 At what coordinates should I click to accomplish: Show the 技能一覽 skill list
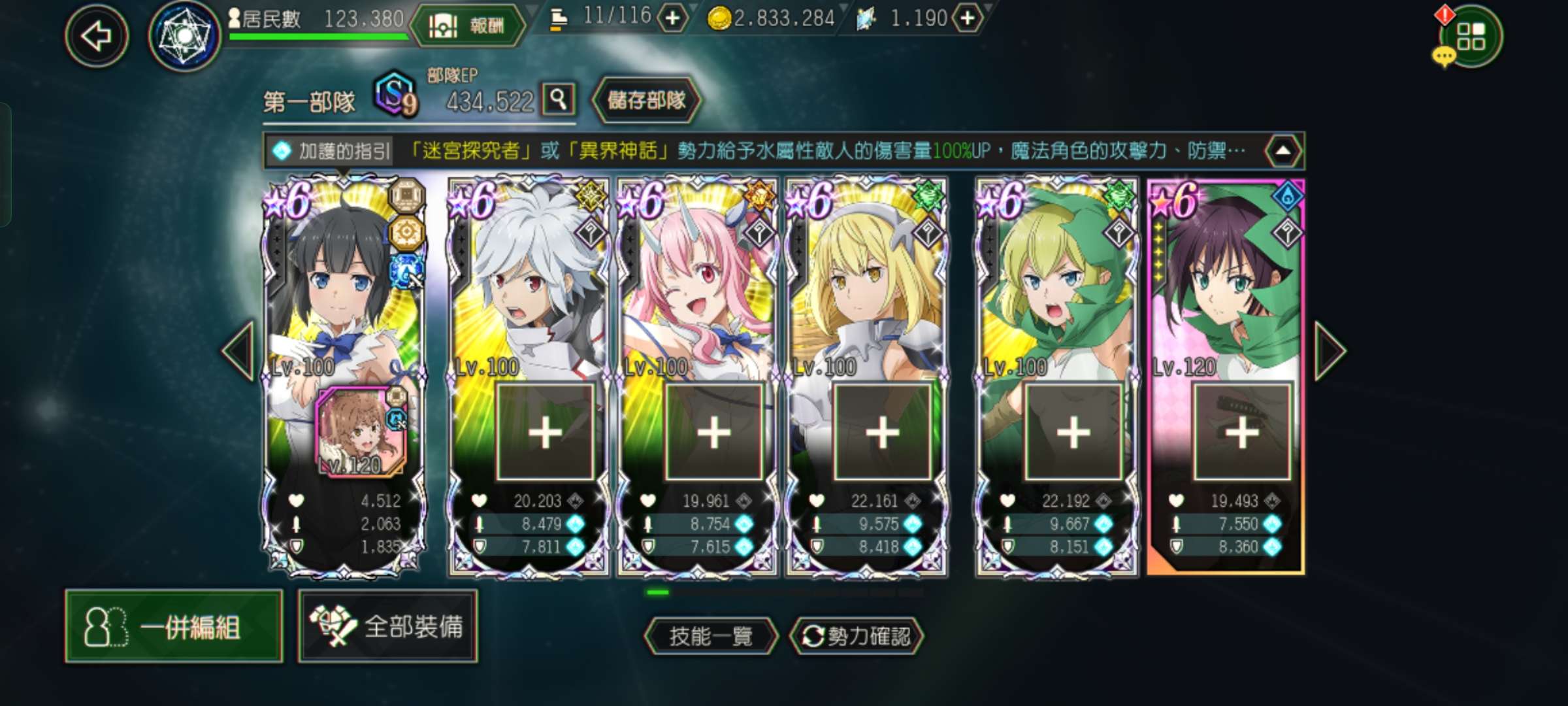tap(711, 635)
